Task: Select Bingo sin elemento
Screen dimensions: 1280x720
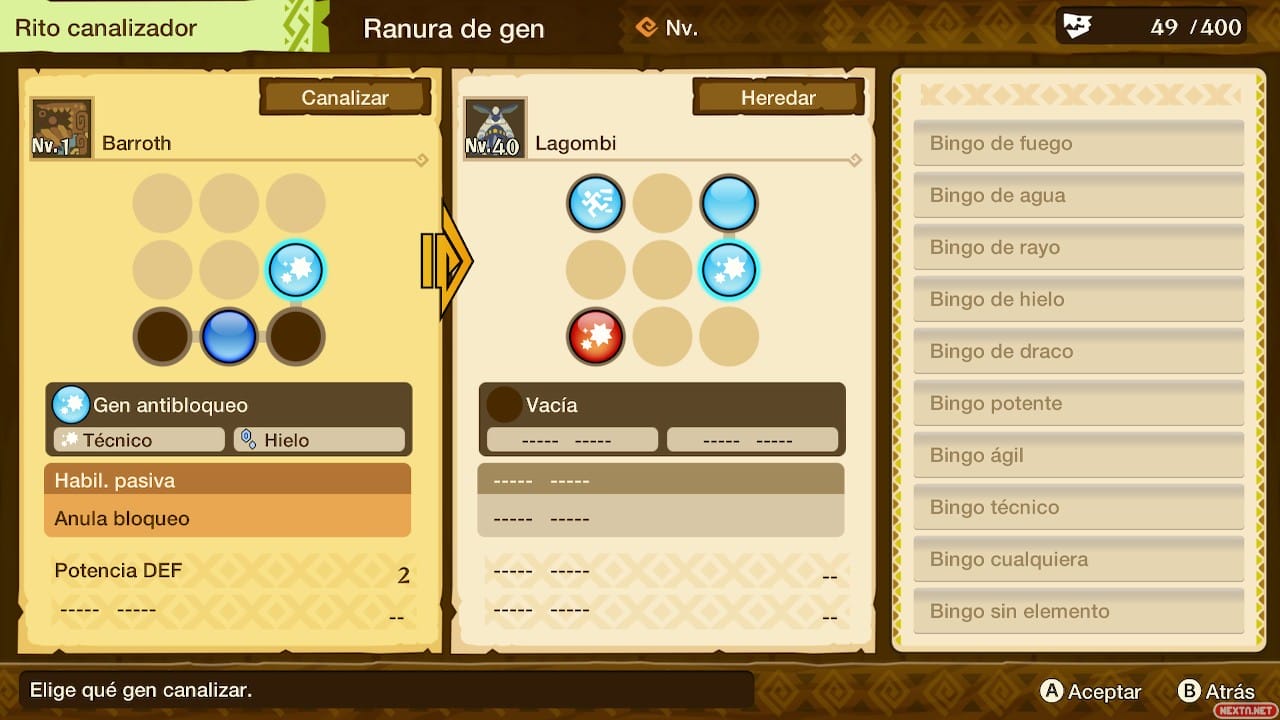Action: pos(1078,611)
